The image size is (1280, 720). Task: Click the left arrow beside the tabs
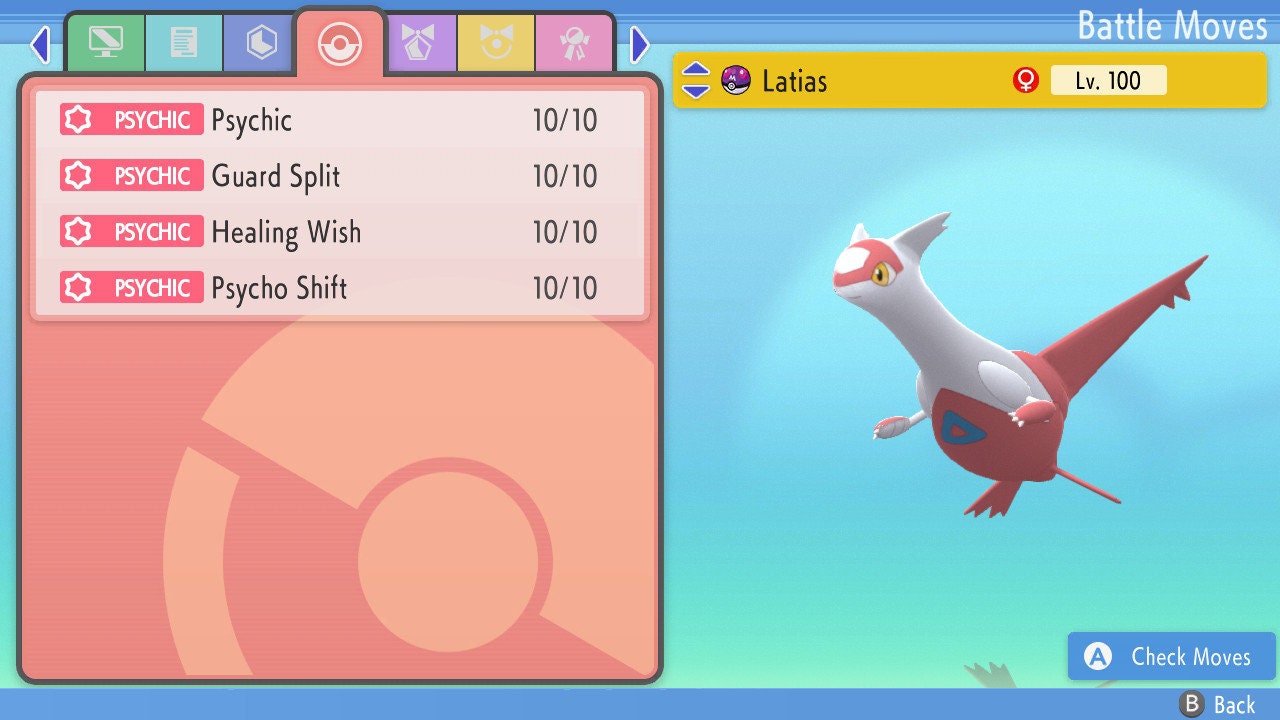pyautogui.click(x=40, y=44)
